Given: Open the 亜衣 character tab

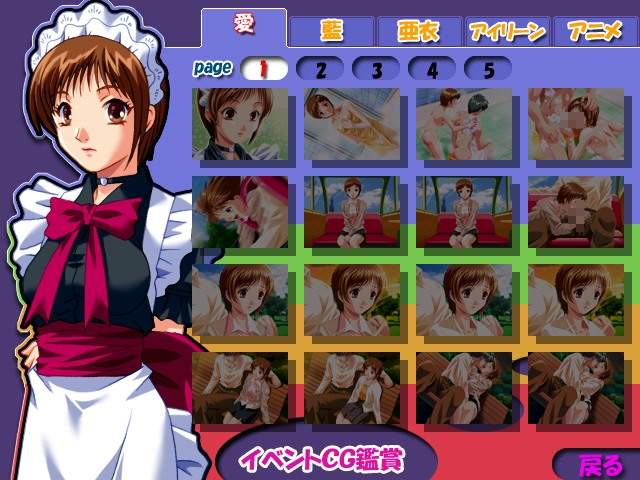Looking at the screenshot, I should click(419, 31).
